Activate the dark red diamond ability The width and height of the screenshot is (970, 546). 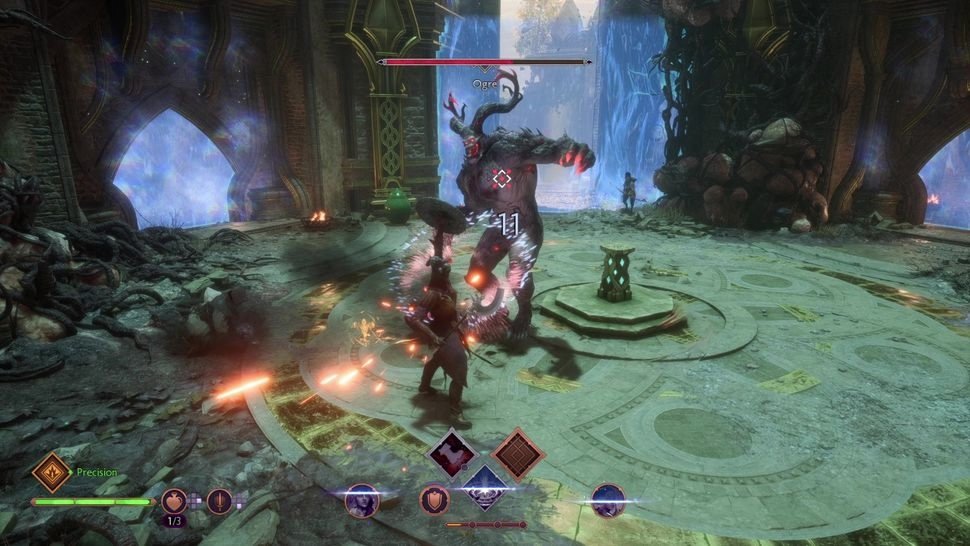click(452, 454)
